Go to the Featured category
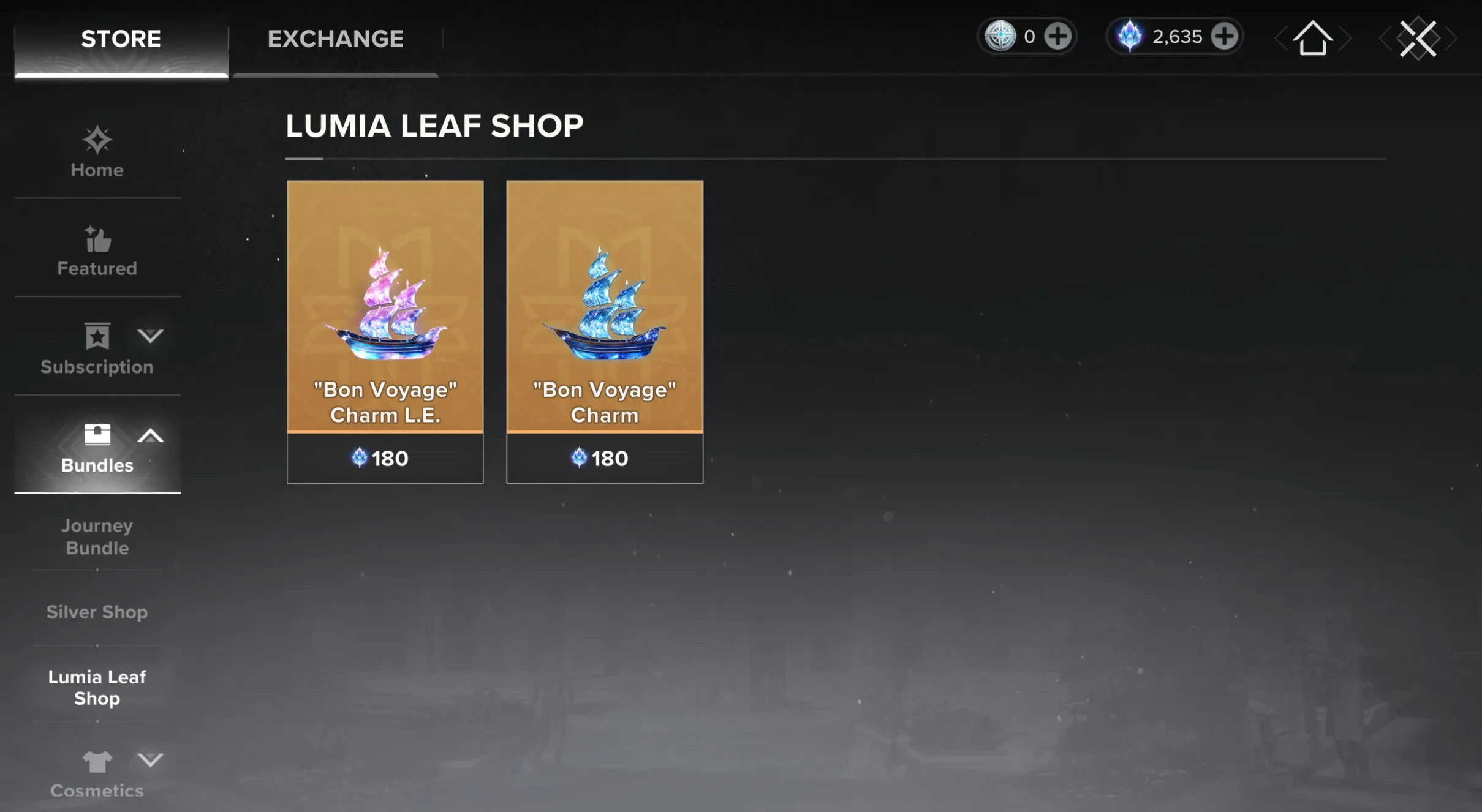The image size is (1482, 812). click(x=97, y=252)
